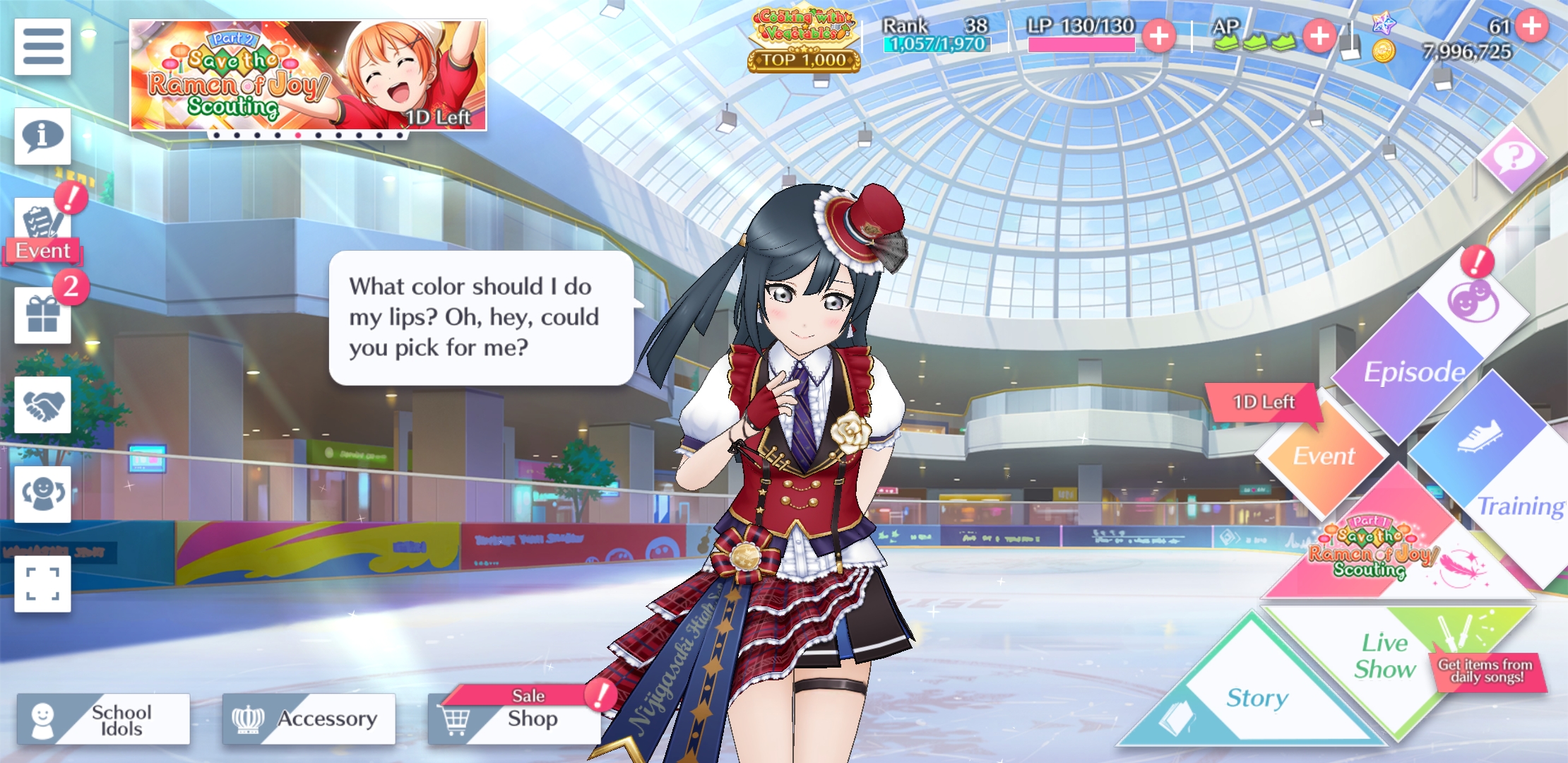Toggle fullscreen view with bracket icon
Viewport: 1568px width, 763px height.
pyautogui.click(x=42, y=584)
